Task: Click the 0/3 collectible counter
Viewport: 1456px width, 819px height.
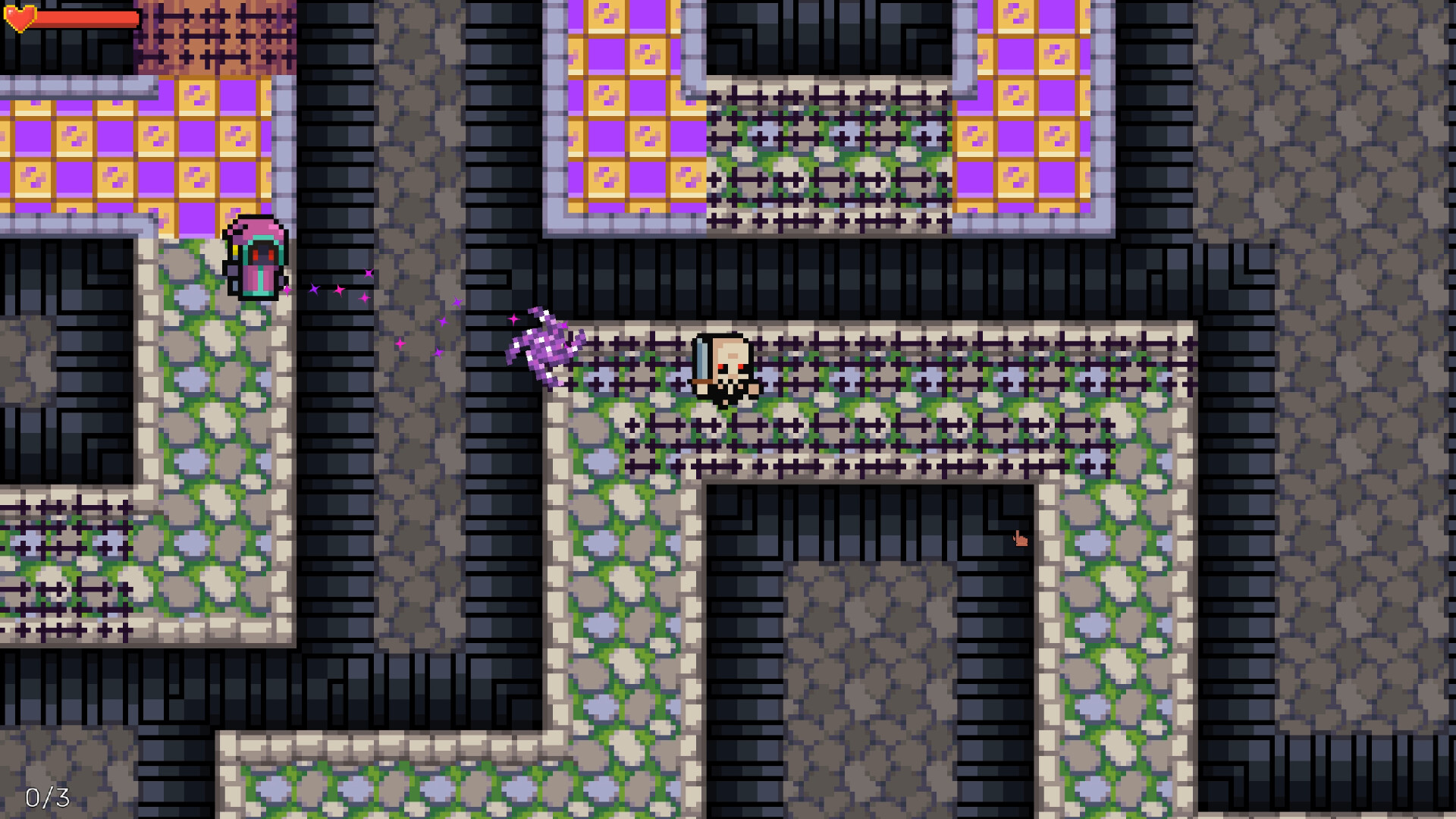Action: tap(47, 797)
